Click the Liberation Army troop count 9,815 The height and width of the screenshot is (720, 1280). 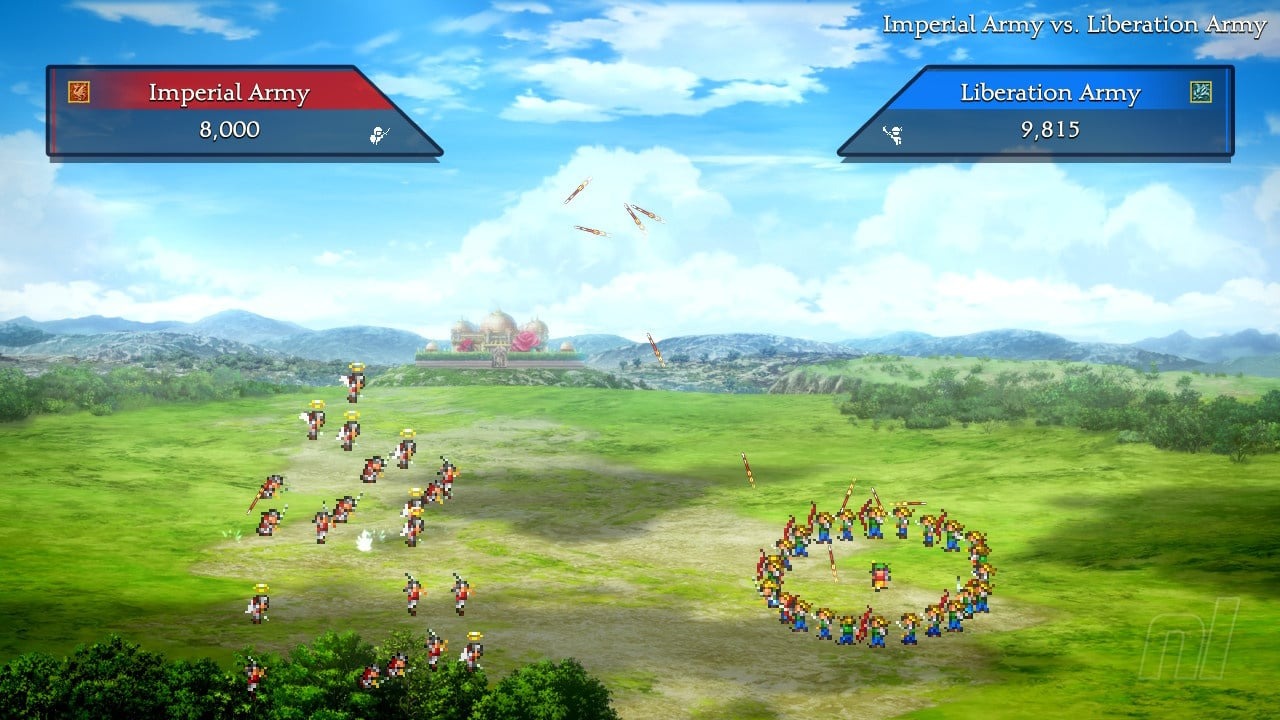click(1049, 130)
